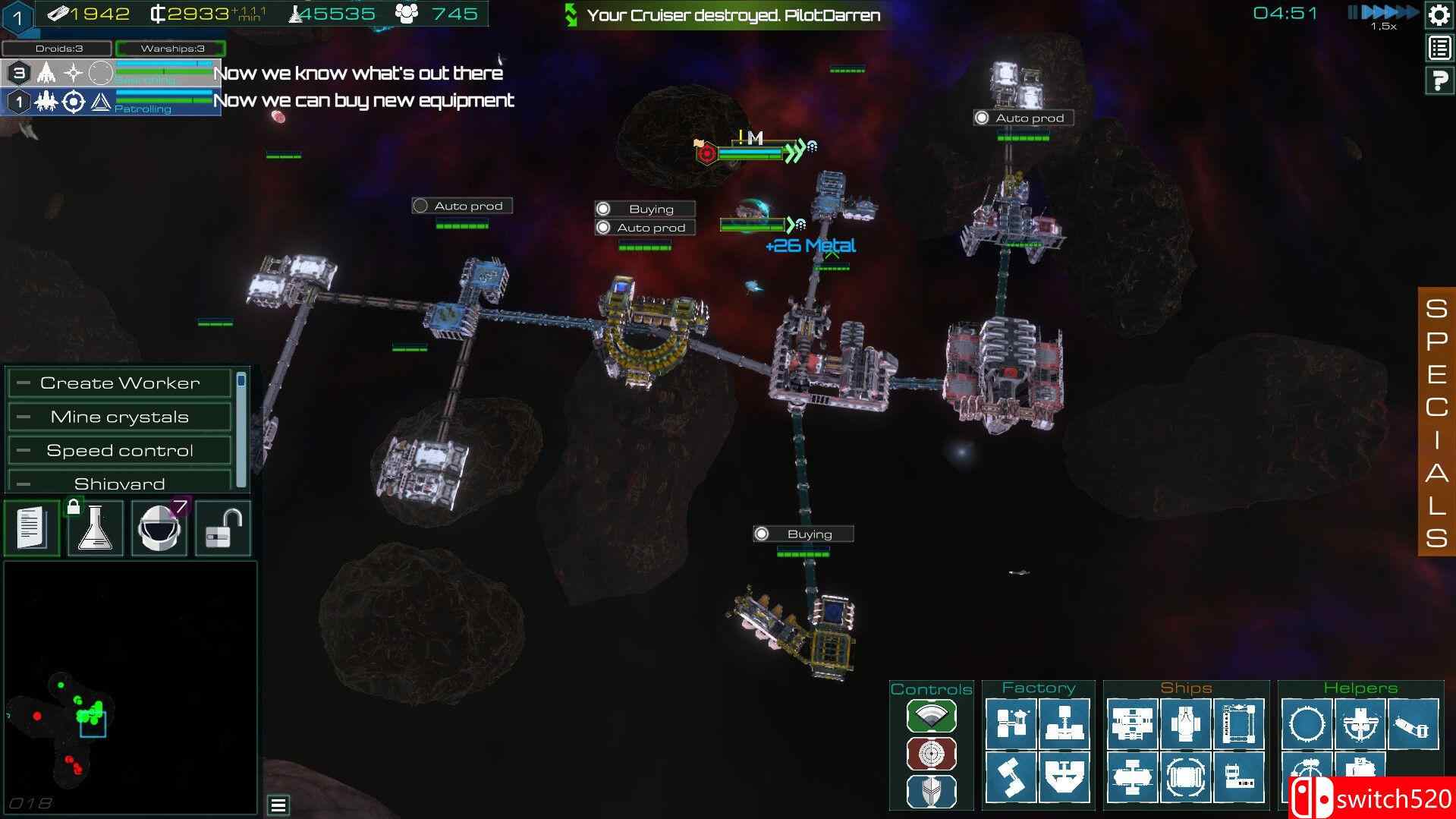
Task: Open the SPECIALS side panel
Action: (x=1436, y=422)
